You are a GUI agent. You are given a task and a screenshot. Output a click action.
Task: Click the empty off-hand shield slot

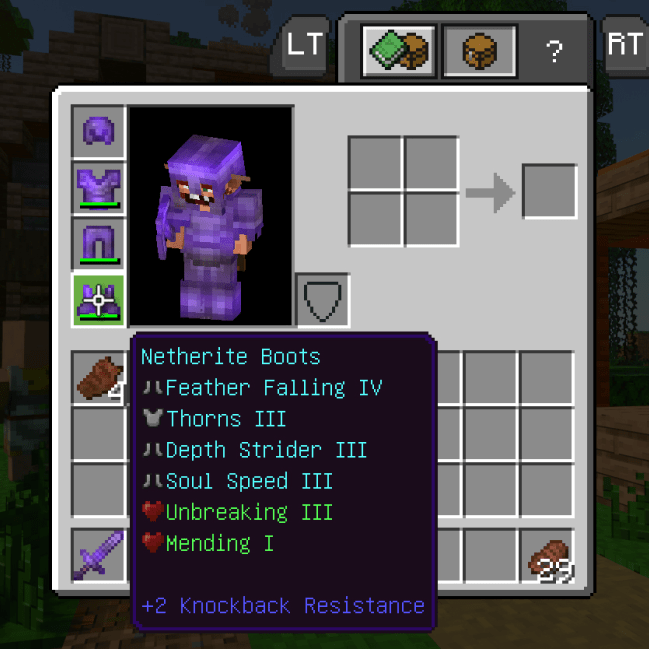[322, 299]
